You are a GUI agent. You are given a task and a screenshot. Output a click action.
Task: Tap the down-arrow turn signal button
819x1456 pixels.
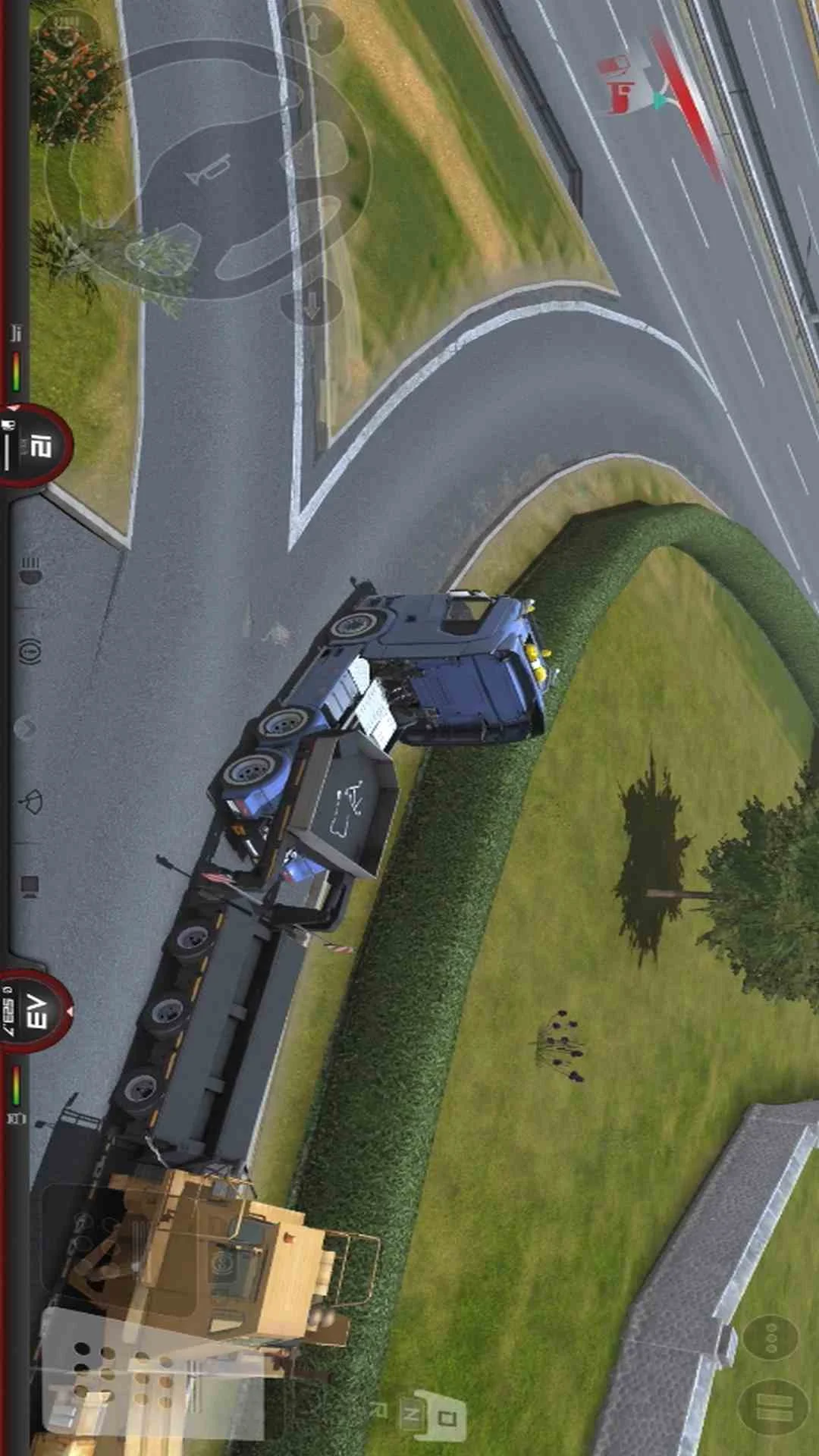pyautogui.click(x=312, y=302)
